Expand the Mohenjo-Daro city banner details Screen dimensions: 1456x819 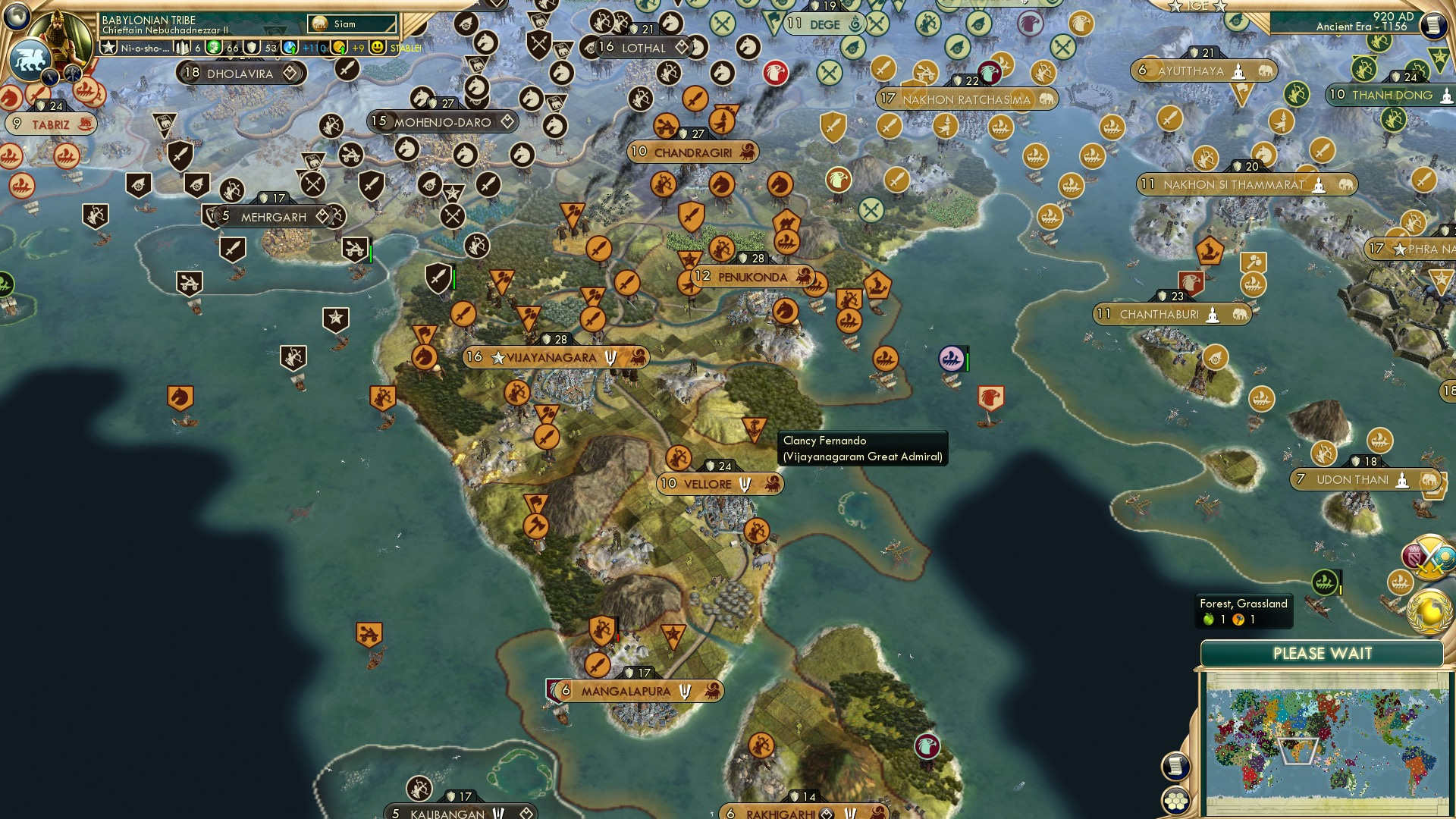505,121
